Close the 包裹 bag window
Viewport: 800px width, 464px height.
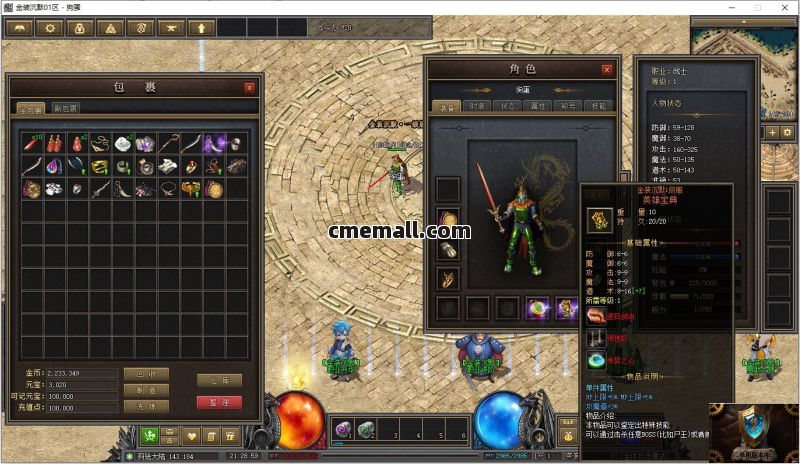(x=249, y=87)
